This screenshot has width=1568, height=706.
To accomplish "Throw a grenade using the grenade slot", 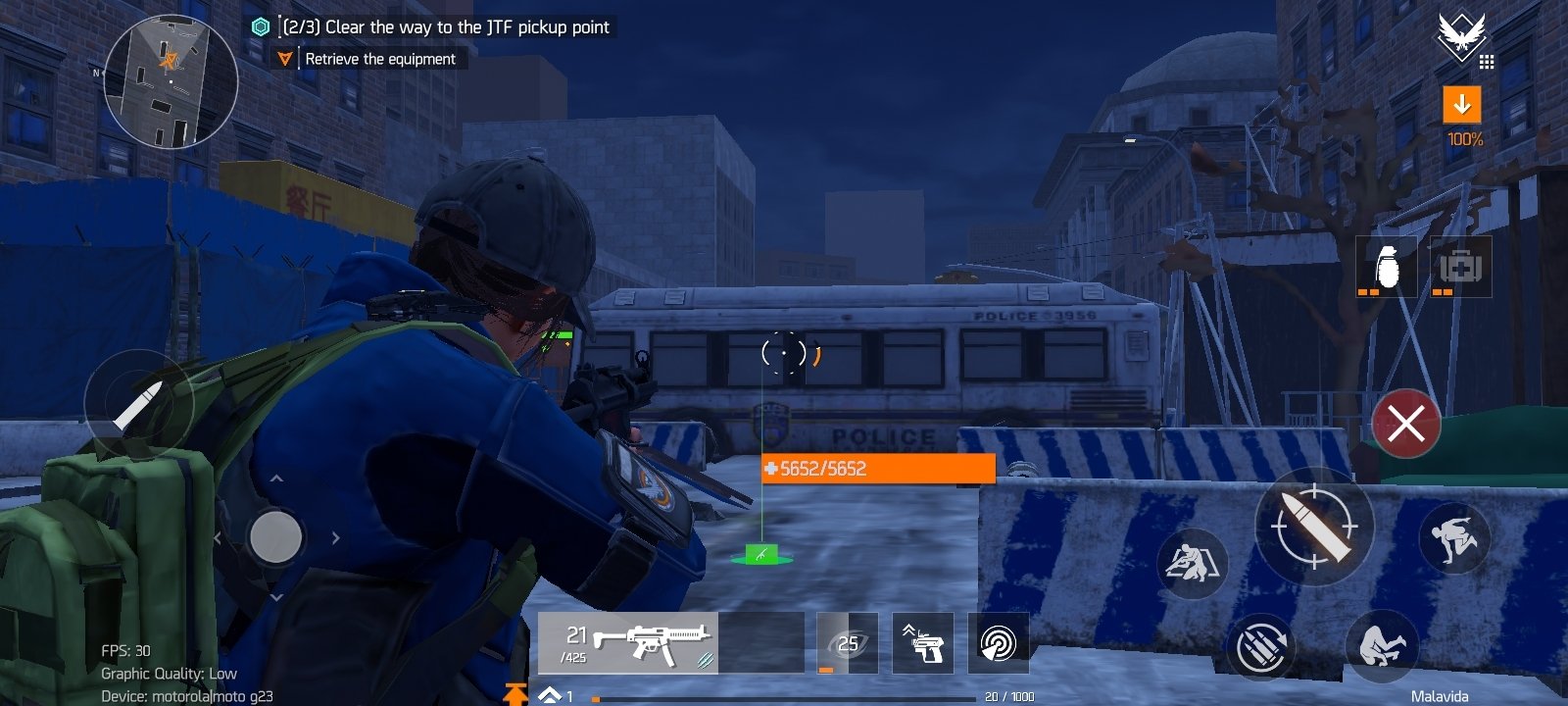I will pos(1387,266).
